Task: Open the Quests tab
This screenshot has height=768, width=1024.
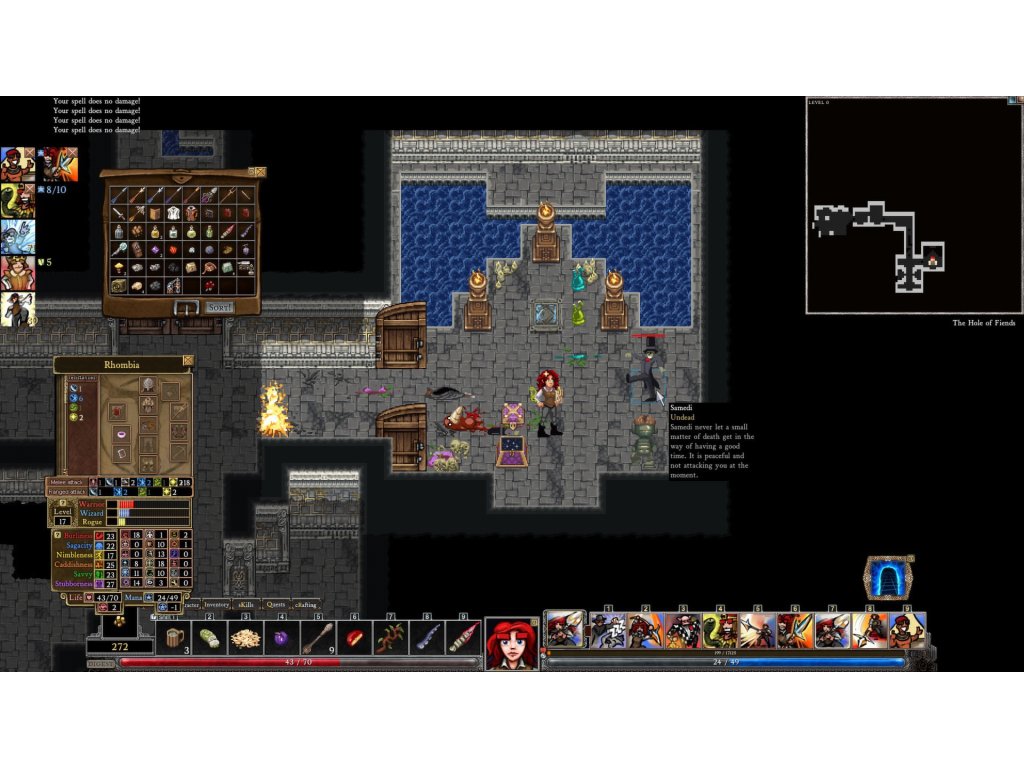Action: (276, 604)
